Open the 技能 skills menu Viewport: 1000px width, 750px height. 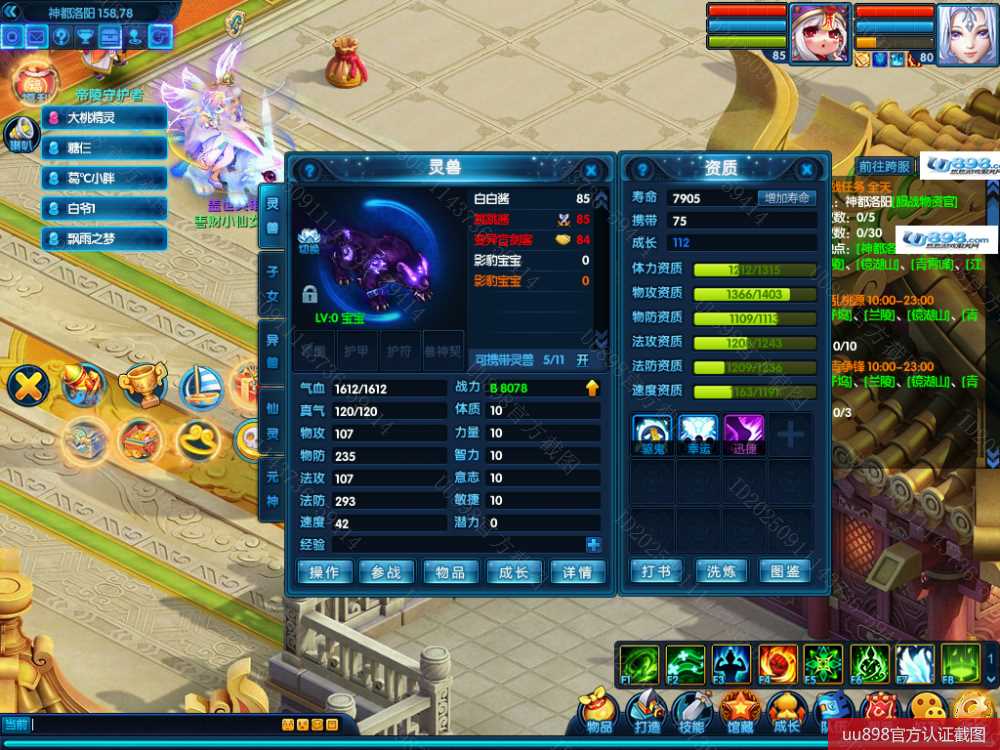tap(690, 712)
